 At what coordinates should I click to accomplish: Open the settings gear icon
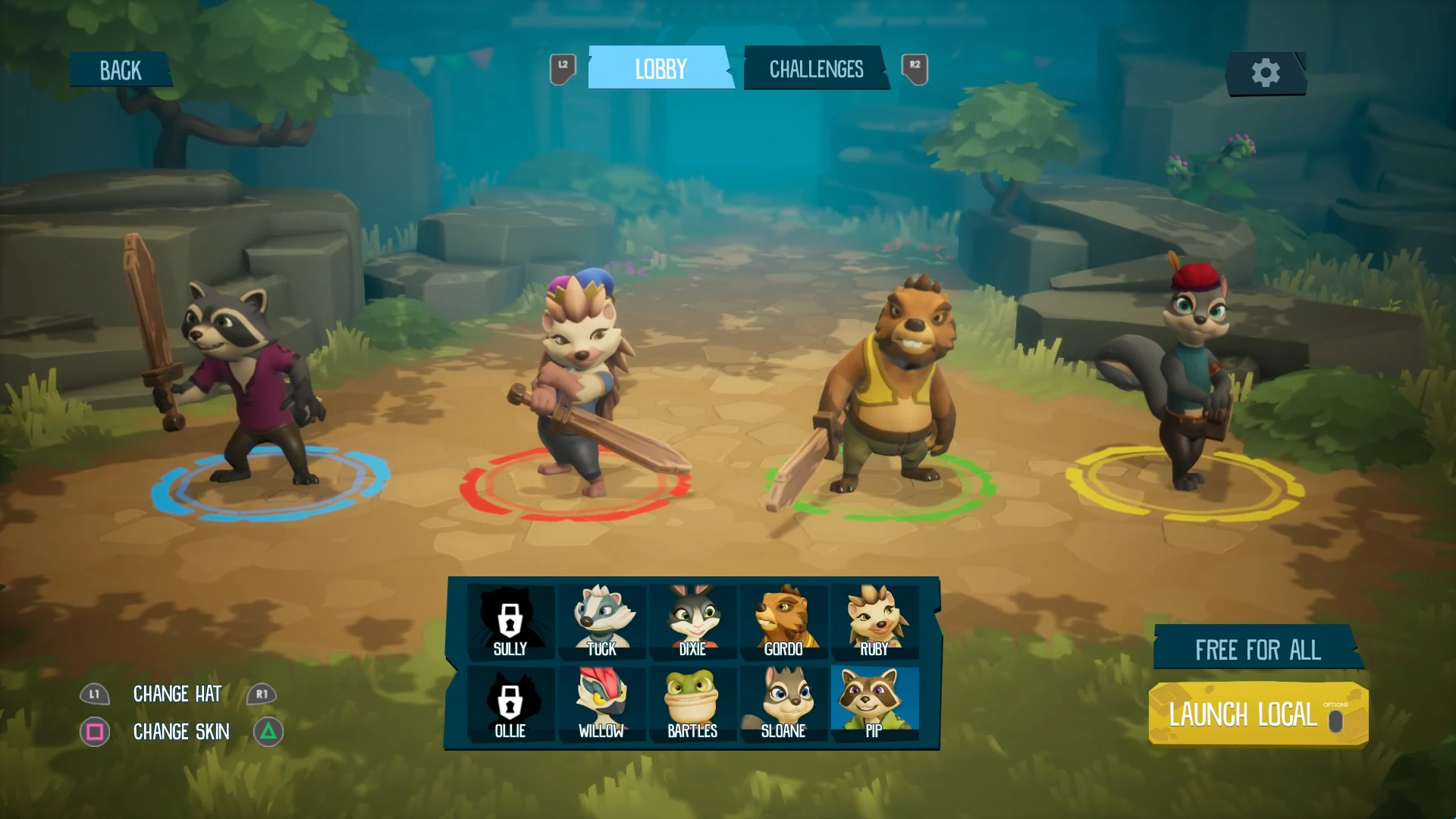pos(1265,72)
